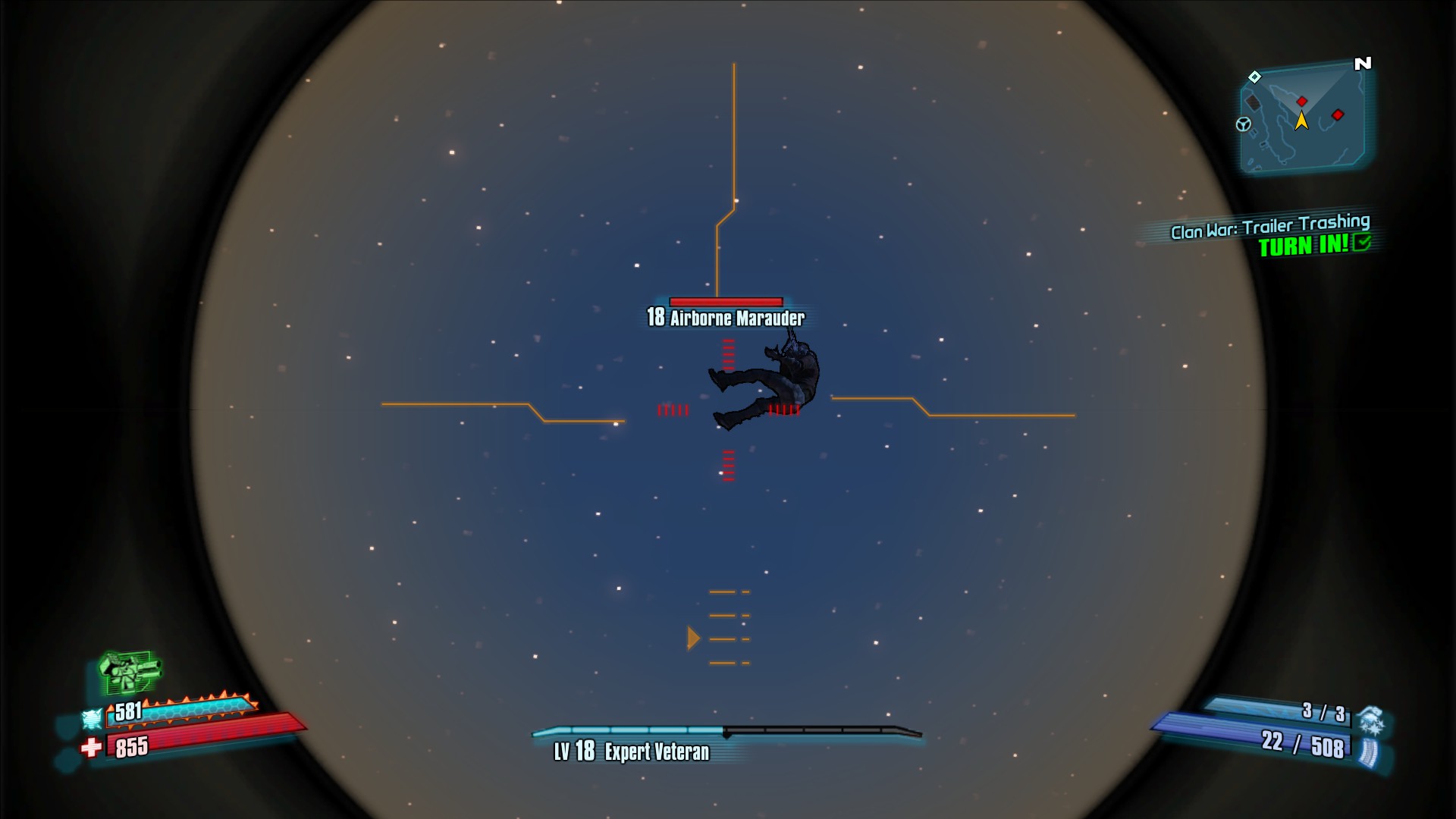Image resolution: width=1456 pixels, height=819 pixels.
Task: Click the green turret action skill icon
Action: (x=130, y=670)
